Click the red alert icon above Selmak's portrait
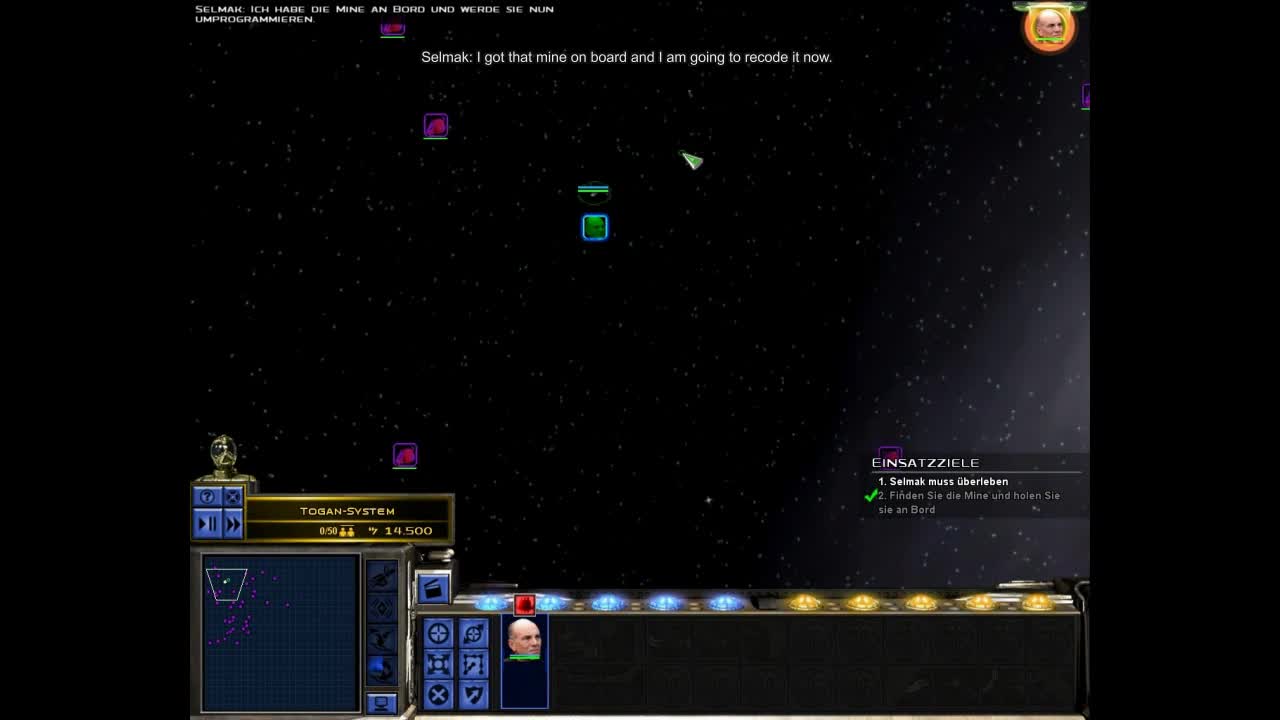The image size is (1280, 720). click(524, 605)
